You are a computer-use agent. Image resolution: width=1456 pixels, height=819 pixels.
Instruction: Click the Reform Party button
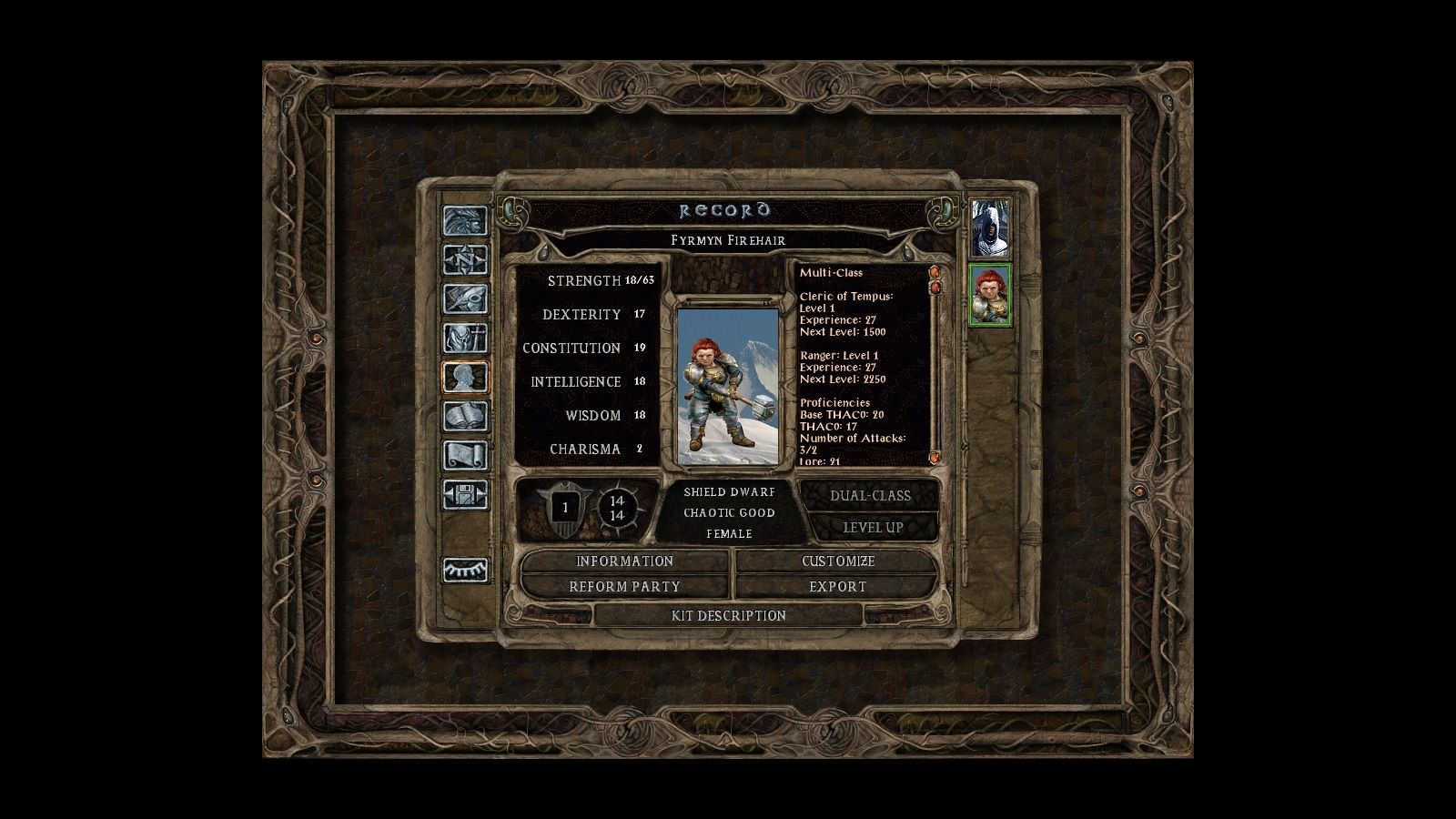[624, 587]
